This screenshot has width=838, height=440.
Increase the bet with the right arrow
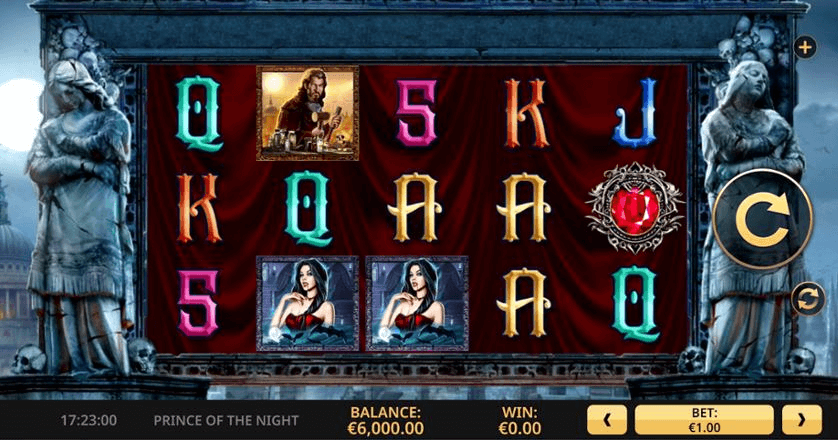click(801, 420)
